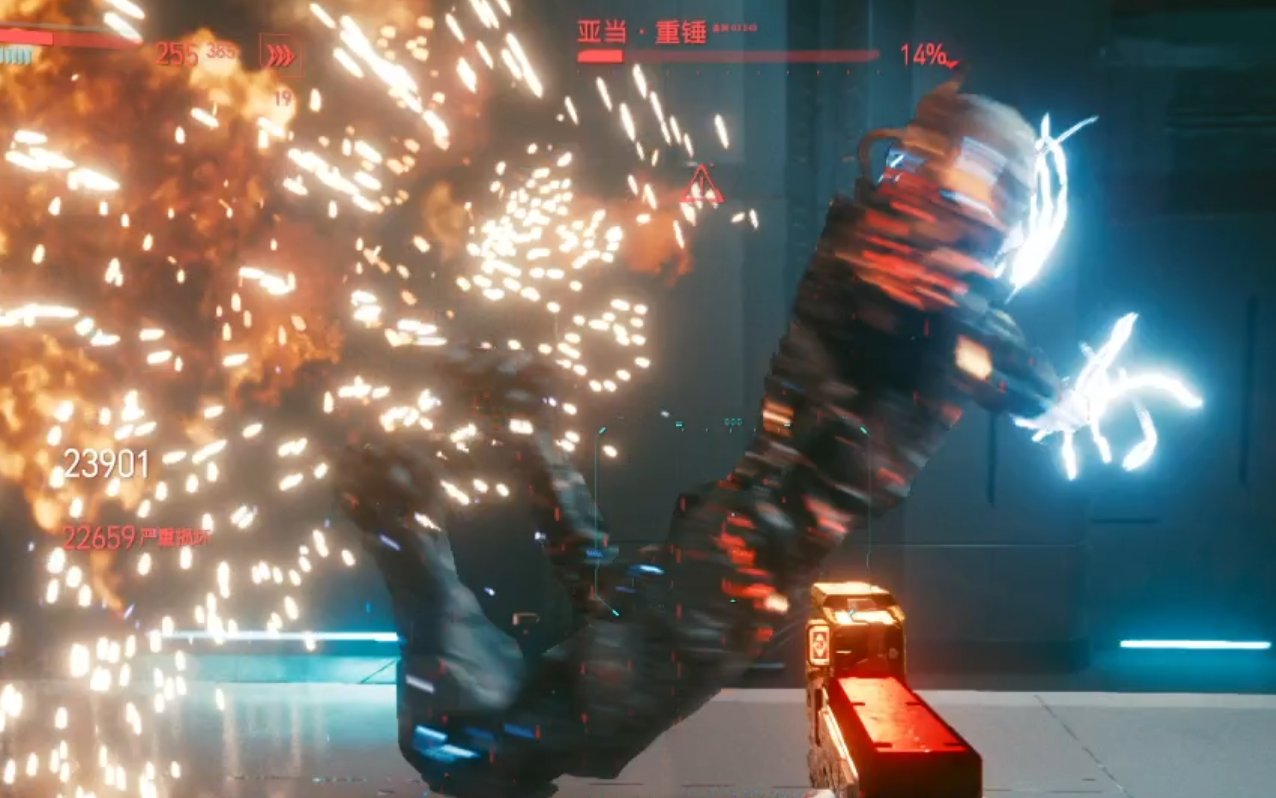
Task: Click the triple-chevron status effect icon
Action: point(281,56)
